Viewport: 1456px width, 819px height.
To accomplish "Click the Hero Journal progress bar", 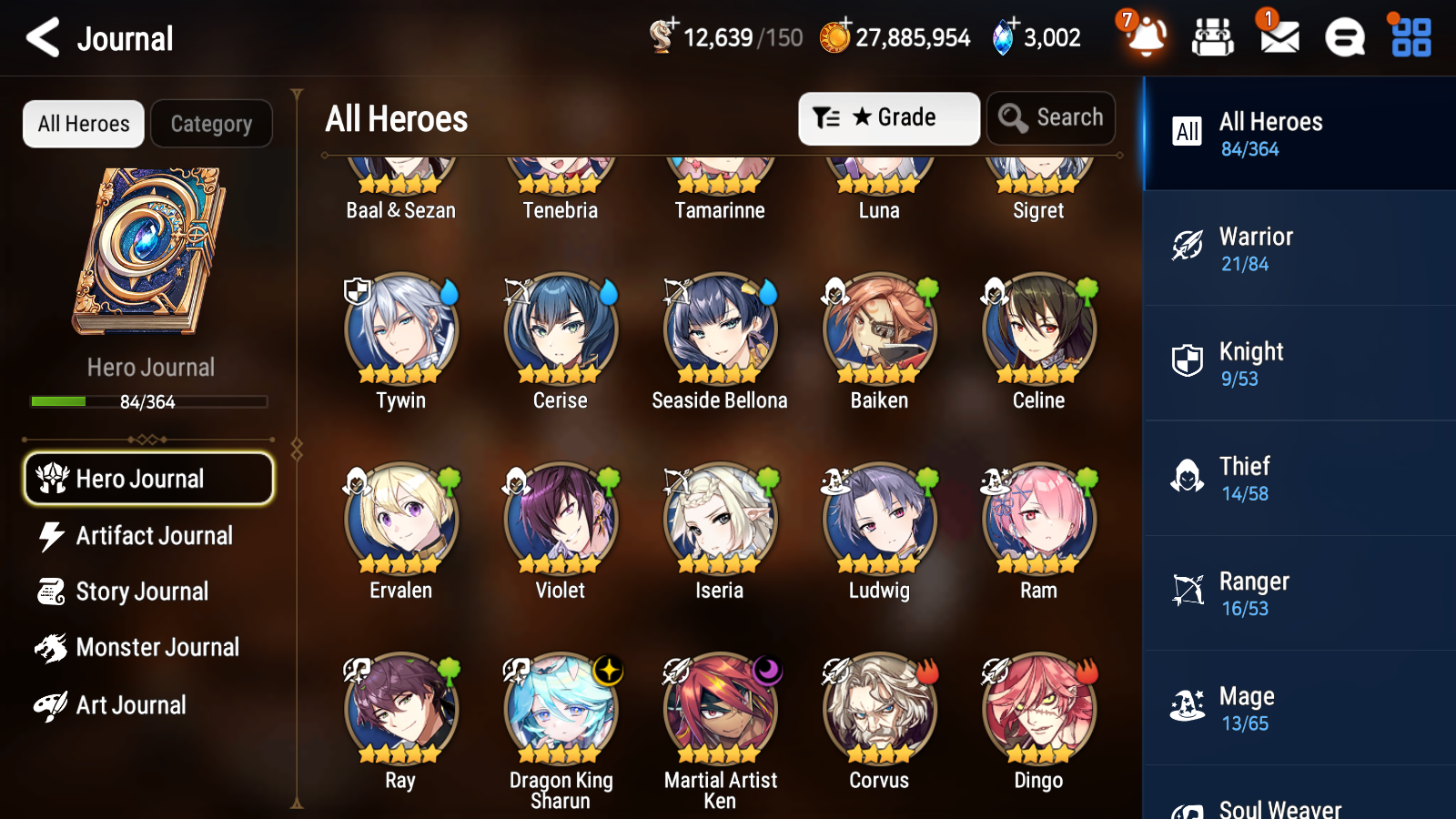I will pyautogui.click(x=148, y=401).
